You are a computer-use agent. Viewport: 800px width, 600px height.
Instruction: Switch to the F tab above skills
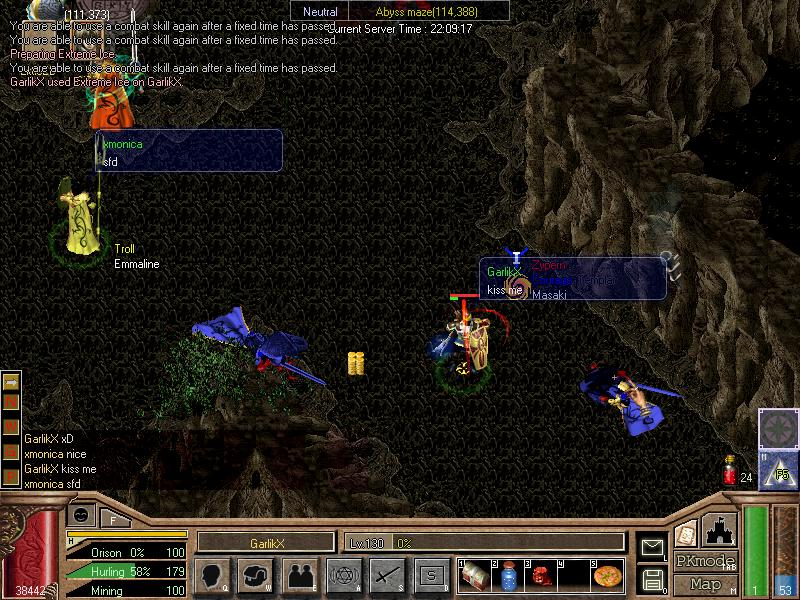pos(114,517)
